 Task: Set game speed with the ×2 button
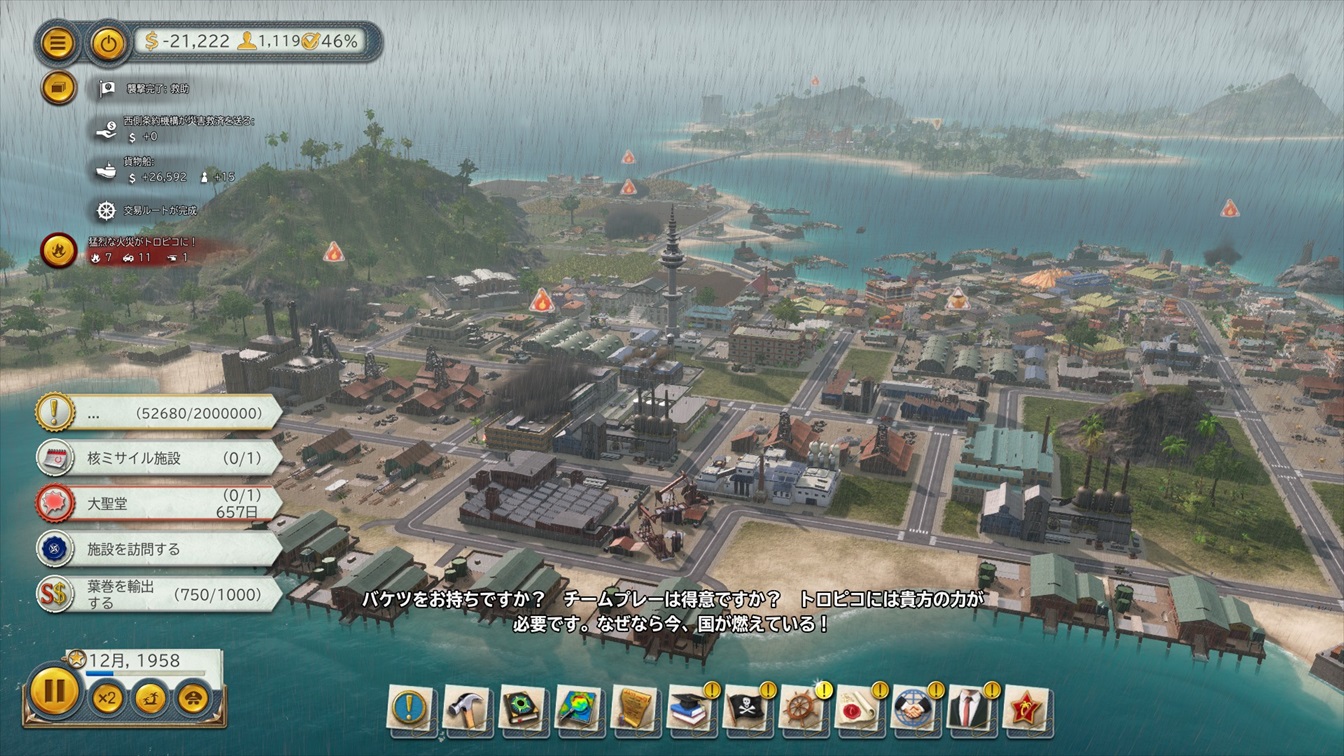pyautogui.click(x=107, y=697)
